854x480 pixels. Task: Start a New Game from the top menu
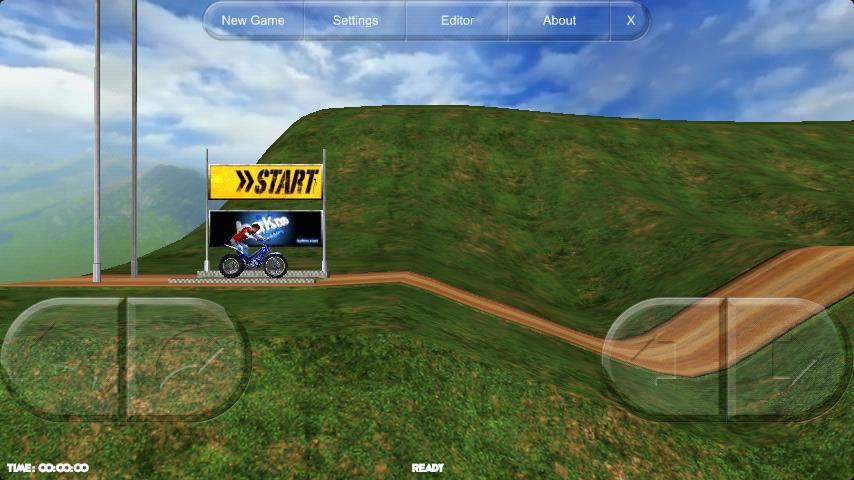pyautogui.click(x=253, y=20)
